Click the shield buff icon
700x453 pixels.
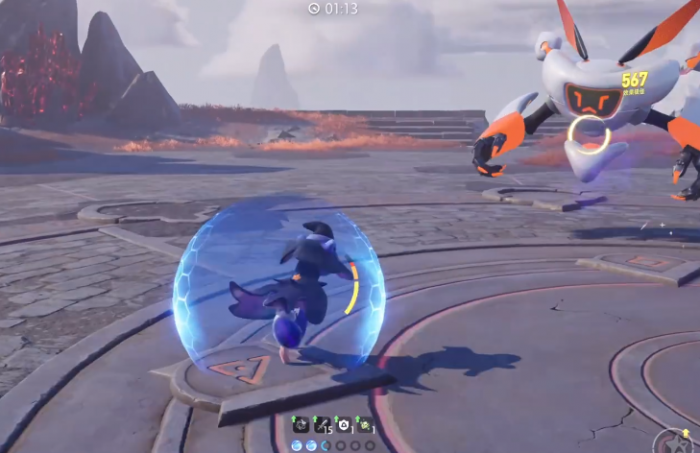(343, 424)
